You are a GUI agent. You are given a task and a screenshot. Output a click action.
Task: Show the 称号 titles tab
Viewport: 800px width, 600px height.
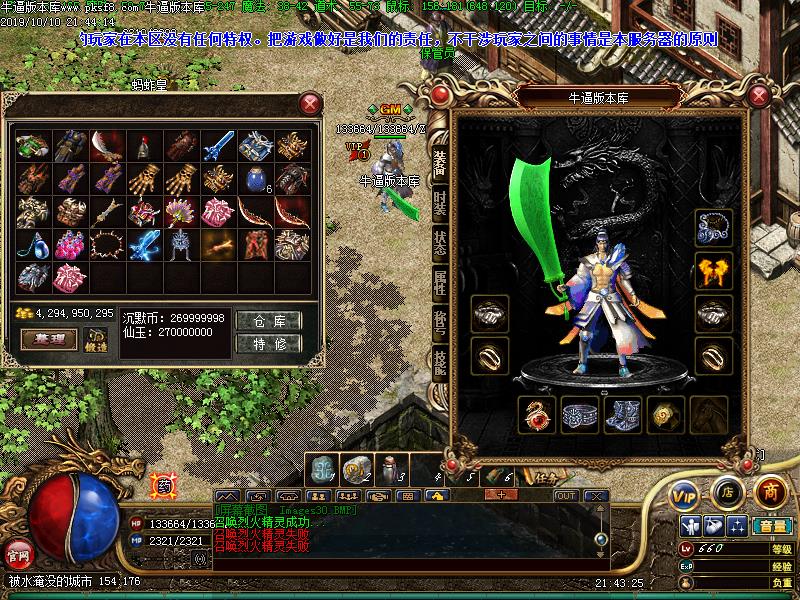pos(439,323)
